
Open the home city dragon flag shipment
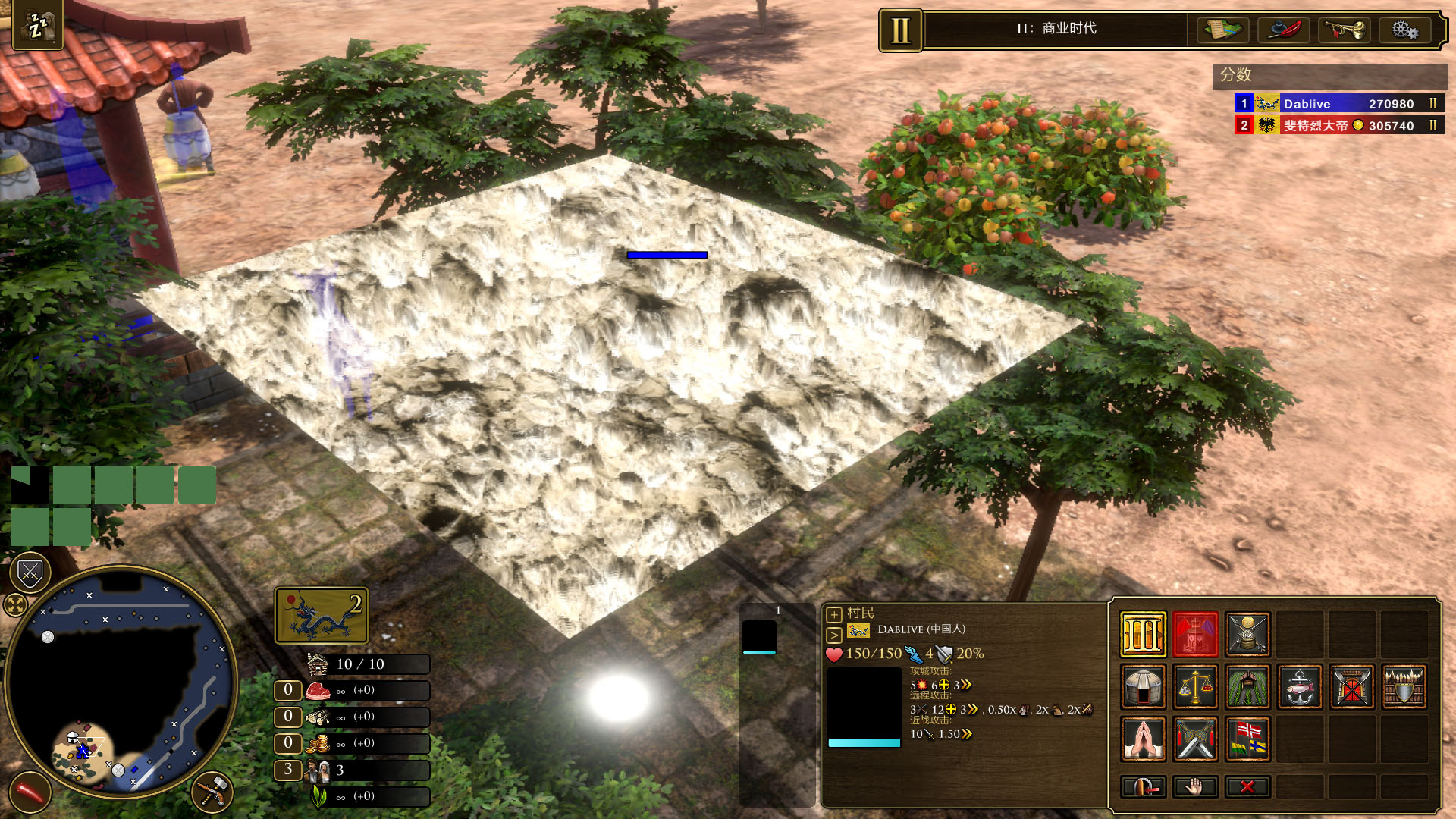pos(321,615)
